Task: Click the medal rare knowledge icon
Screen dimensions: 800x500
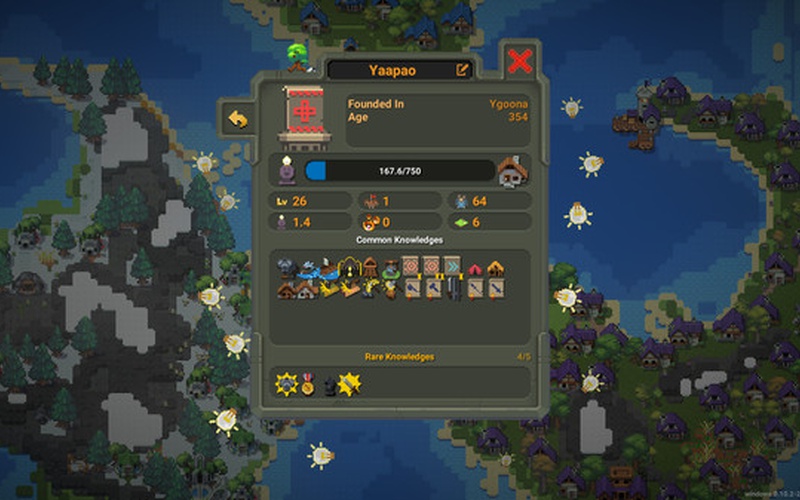Action: (308, 383)
